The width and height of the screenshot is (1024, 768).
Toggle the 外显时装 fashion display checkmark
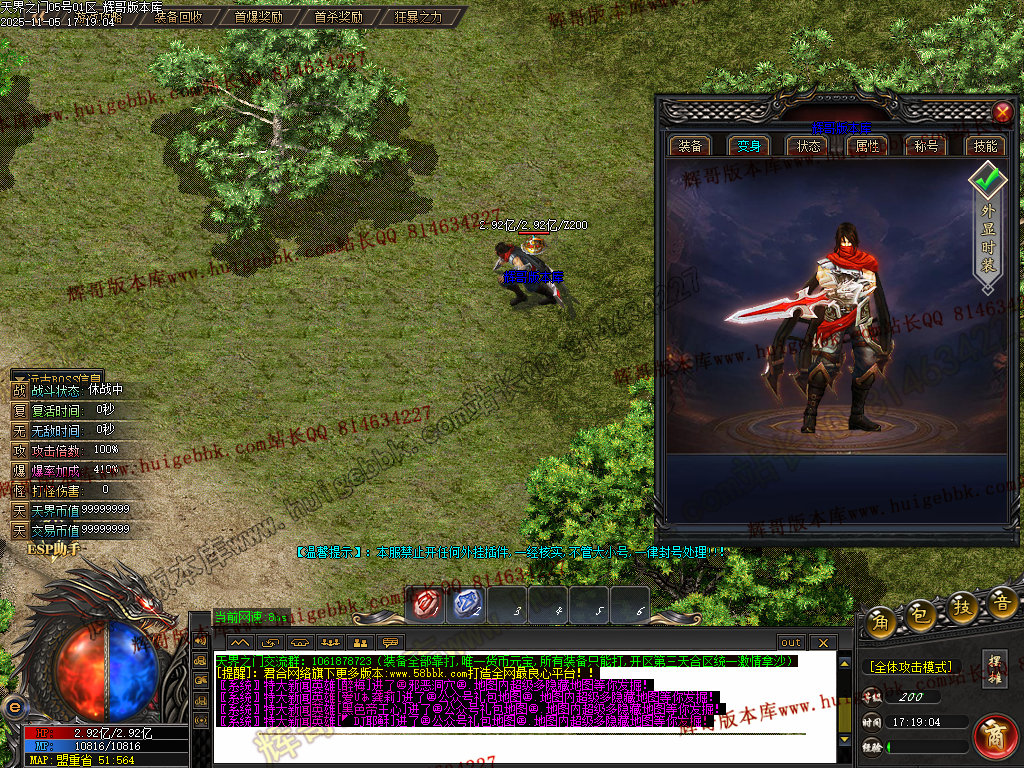[988, 181]
